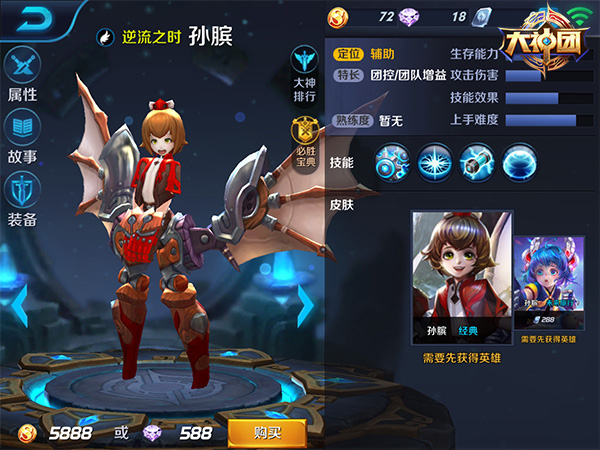
Task: Open the 必胜宝典 guide
Action: click(x=305, y=141)
